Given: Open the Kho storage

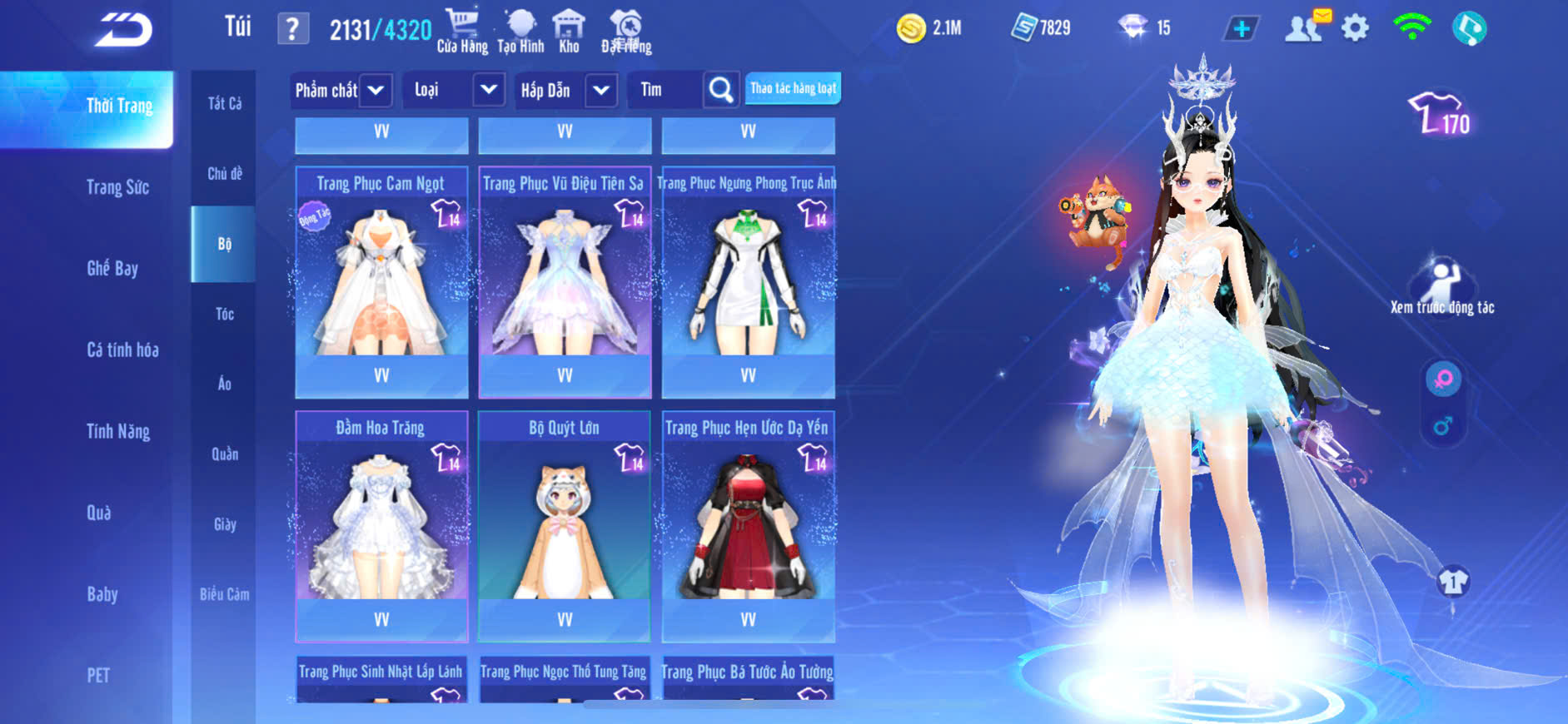Looking at the screenshot, I should [569, 32].
